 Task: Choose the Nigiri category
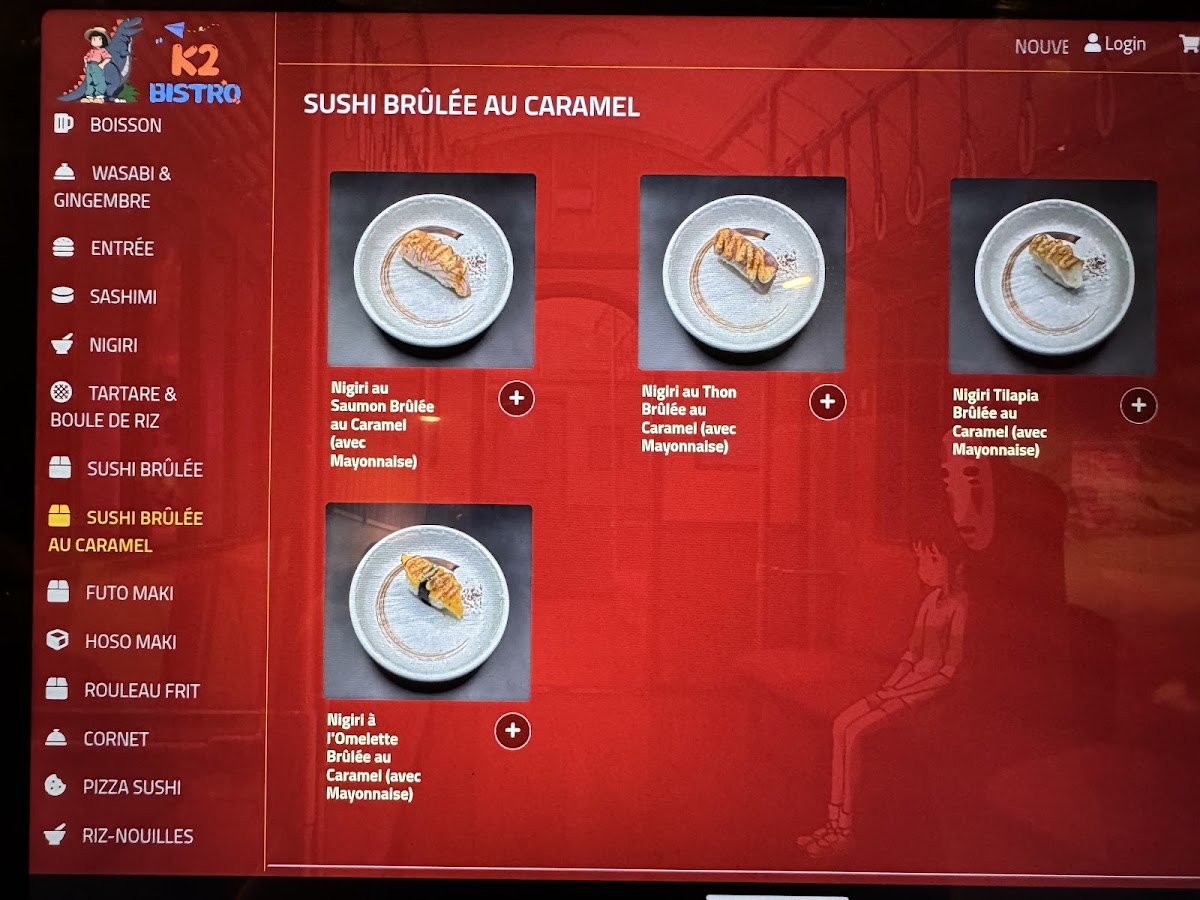pyautogui.click(x=113, y=346)
